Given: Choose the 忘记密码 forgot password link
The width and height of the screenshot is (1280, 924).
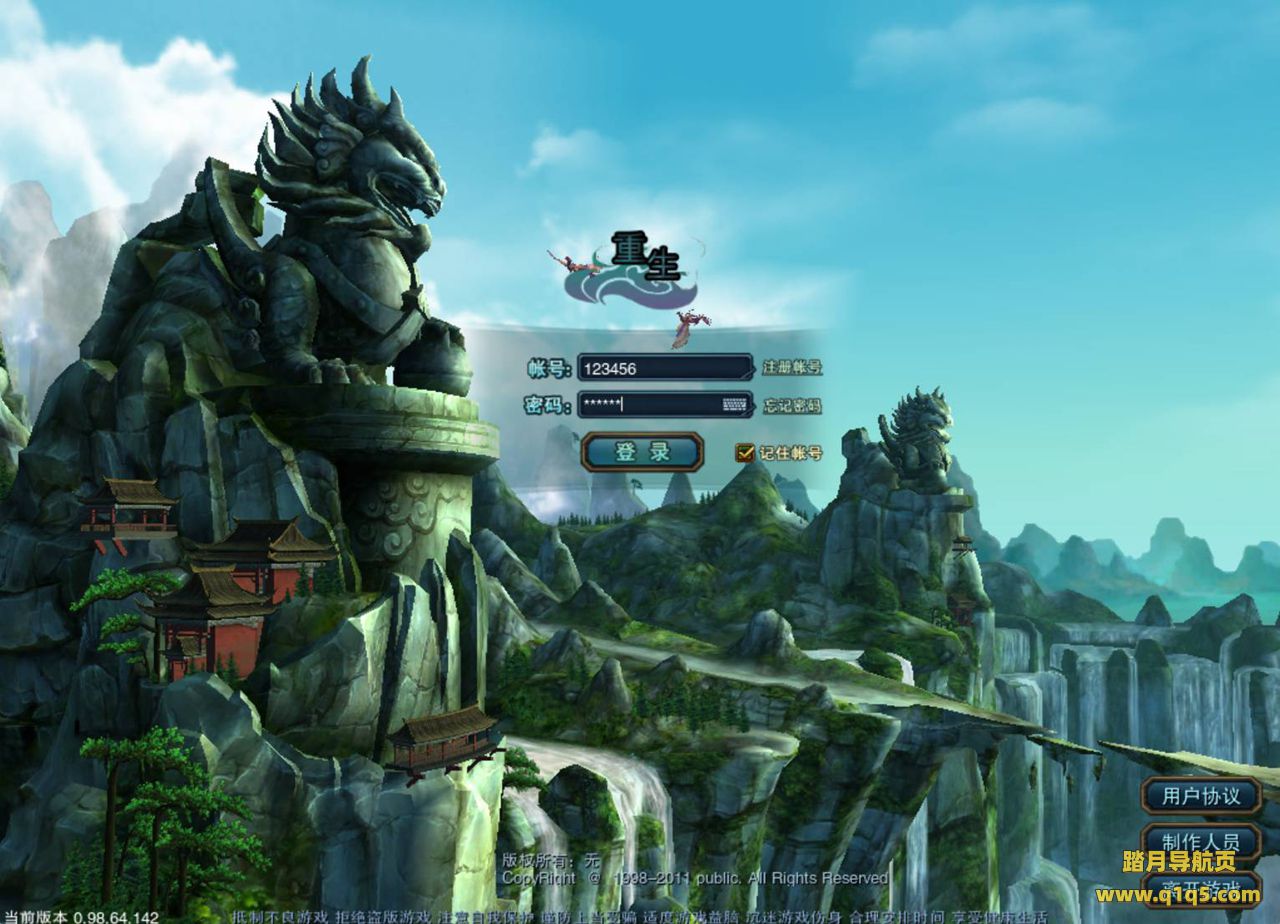Looking at the screenshot, I should pyautogui.click(x=792, y=406).
